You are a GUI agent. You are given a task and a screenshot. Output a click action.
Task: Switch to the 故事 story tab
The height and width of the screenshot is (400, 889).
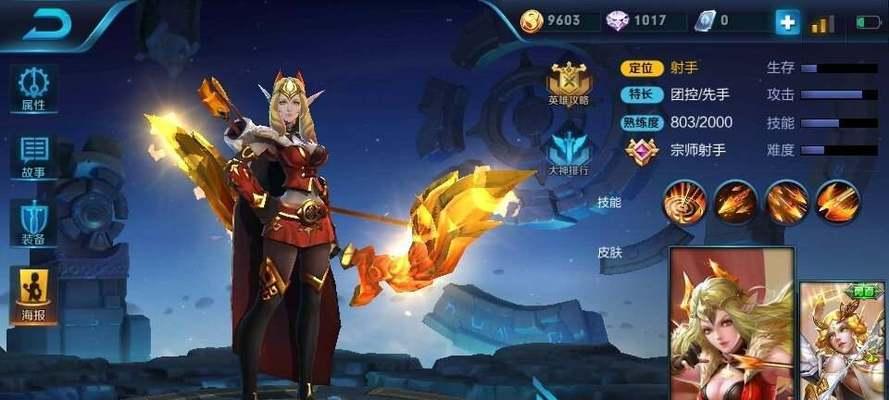tap(33, 155)
